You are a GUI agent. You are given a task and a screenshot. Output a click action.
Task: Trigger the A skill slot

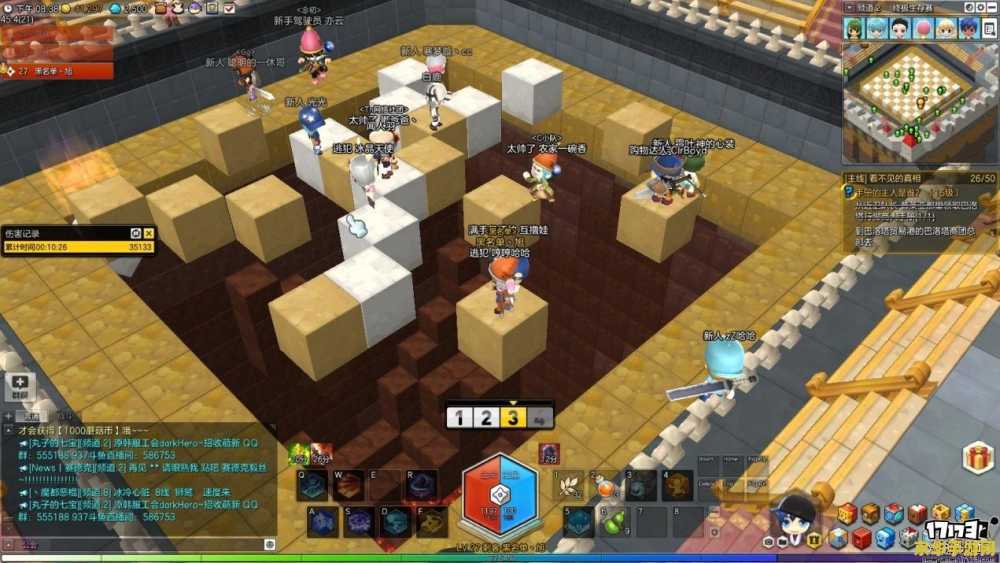point(322,522)
